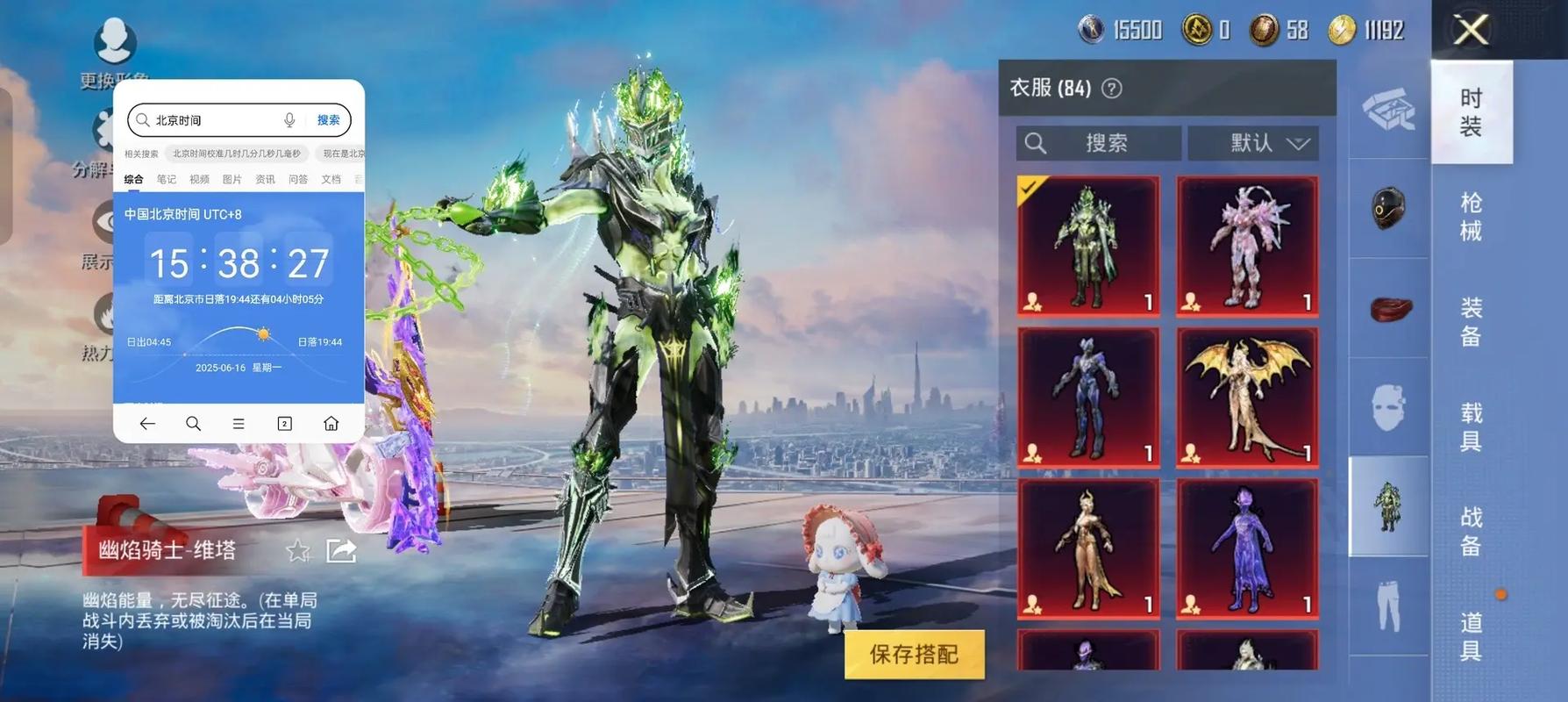Image resolution: width=1568 pixels, height=702 pixels.
Task: Click the blue 搜索 search button
Action: coord(329,119)
